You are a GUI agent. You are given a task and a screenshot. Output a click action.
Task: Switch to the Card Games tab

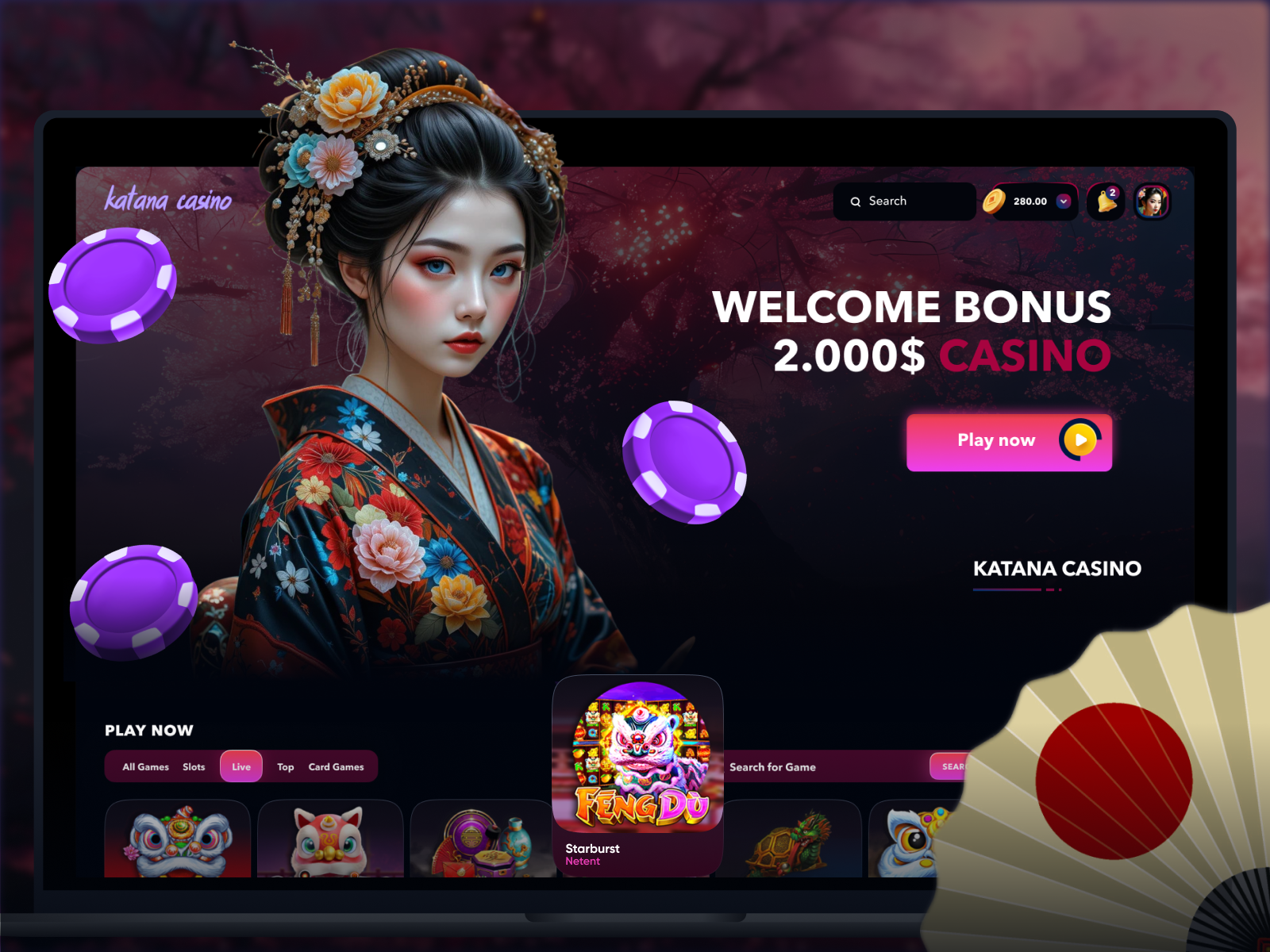(337, 767)
